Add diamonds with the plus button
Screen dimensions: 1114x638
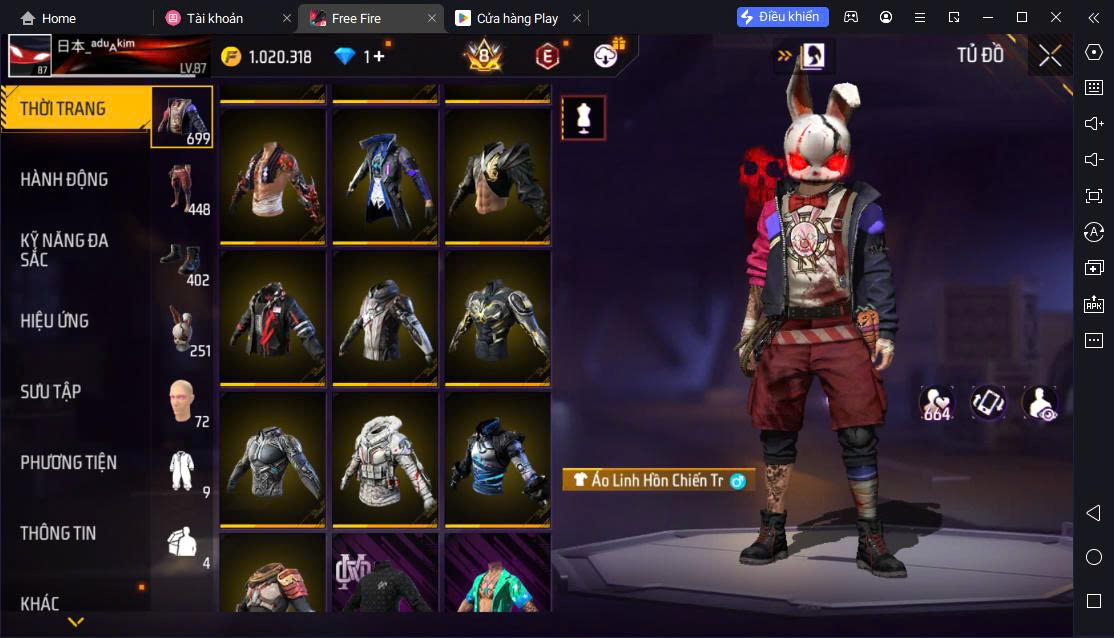pyautogui.click(x=379, y=57)
